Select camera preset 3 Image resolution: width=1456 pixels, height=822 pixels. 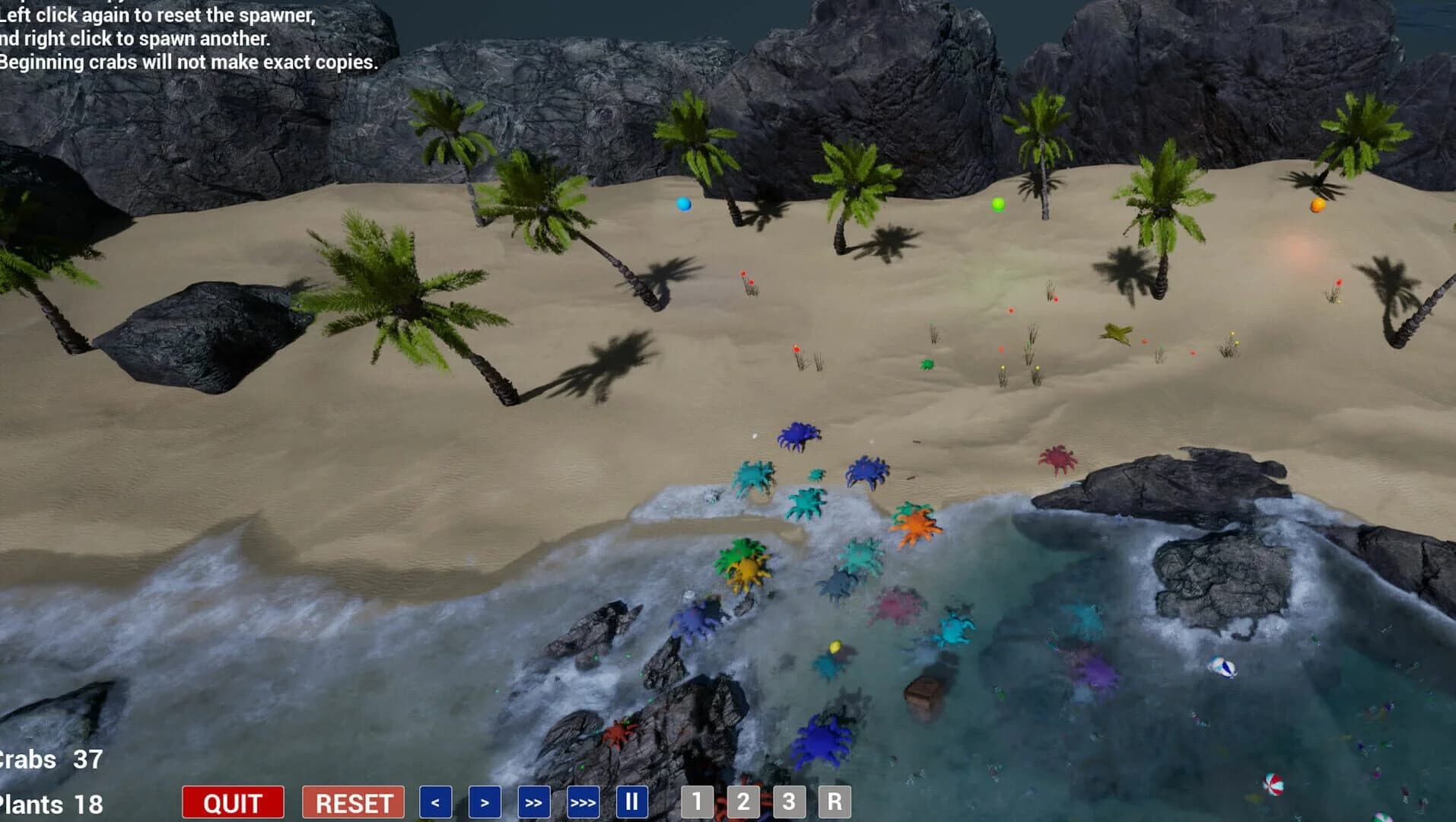[x=790, y=801]
